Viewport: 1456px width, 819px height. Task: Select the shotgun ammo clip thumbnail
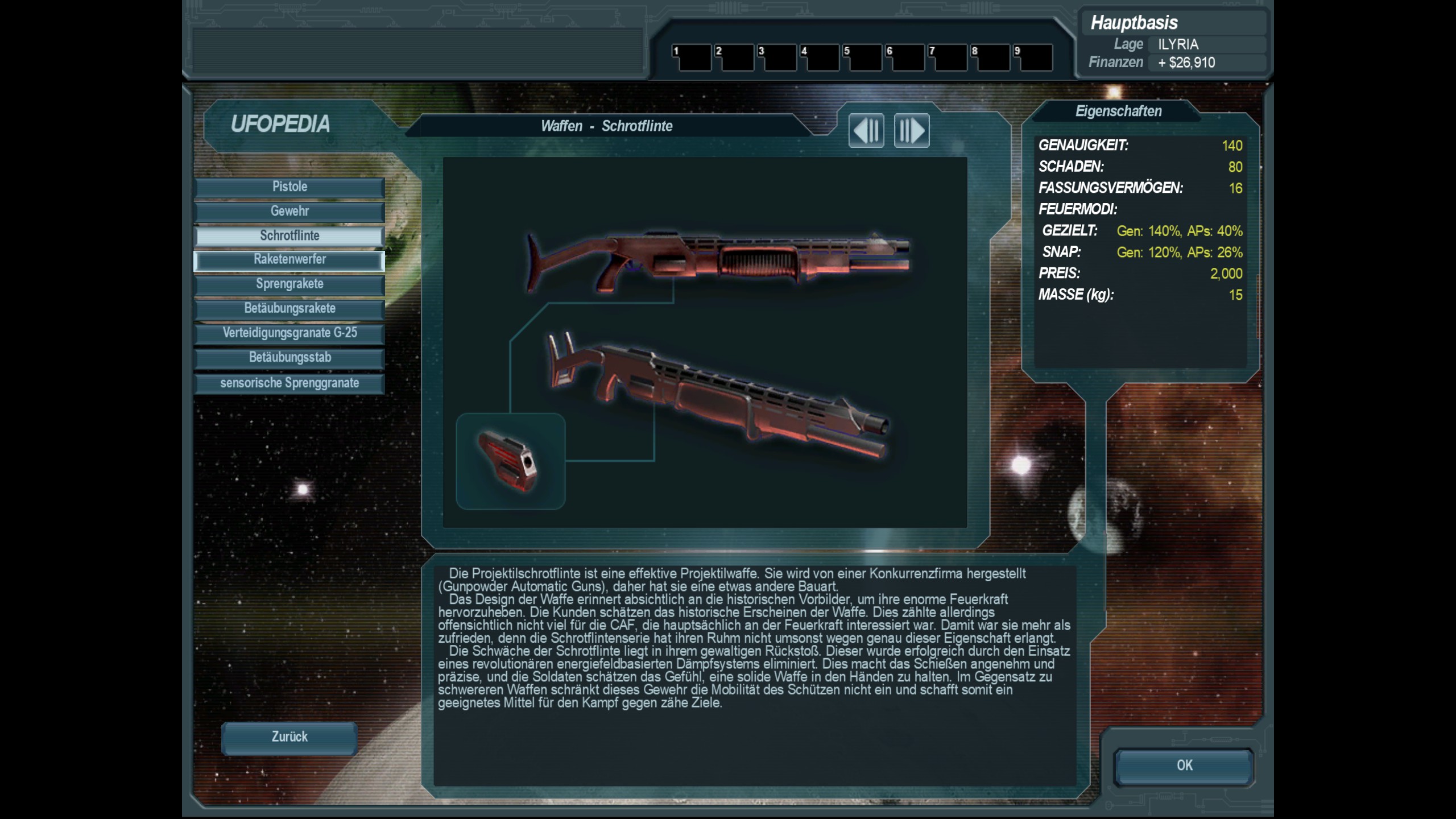tap(510, 461)
